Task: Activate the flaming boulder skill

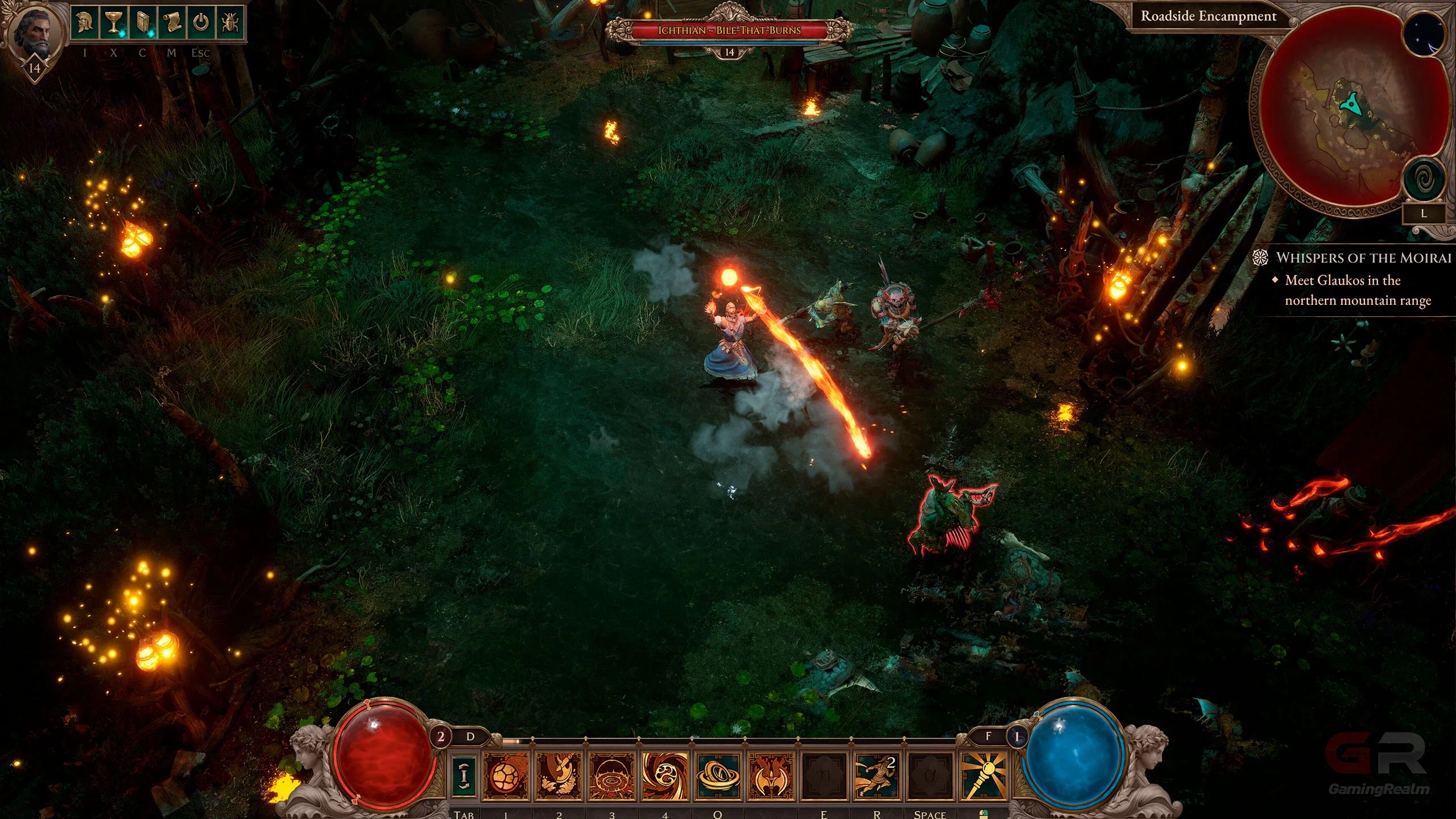Action: pos(505,775)
